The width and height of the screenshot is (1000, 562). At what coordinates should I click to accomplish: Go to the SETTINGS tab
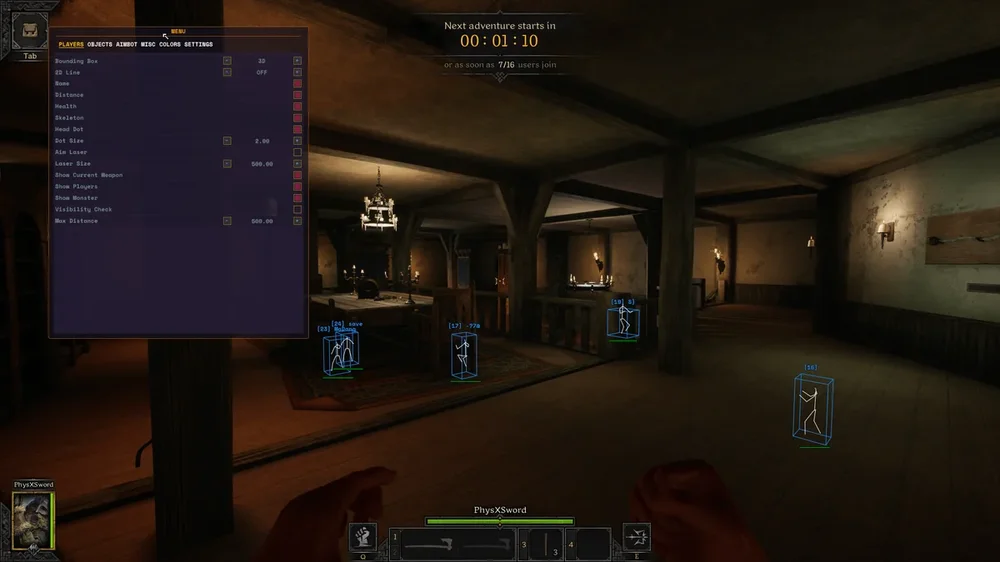click(198, 44)
